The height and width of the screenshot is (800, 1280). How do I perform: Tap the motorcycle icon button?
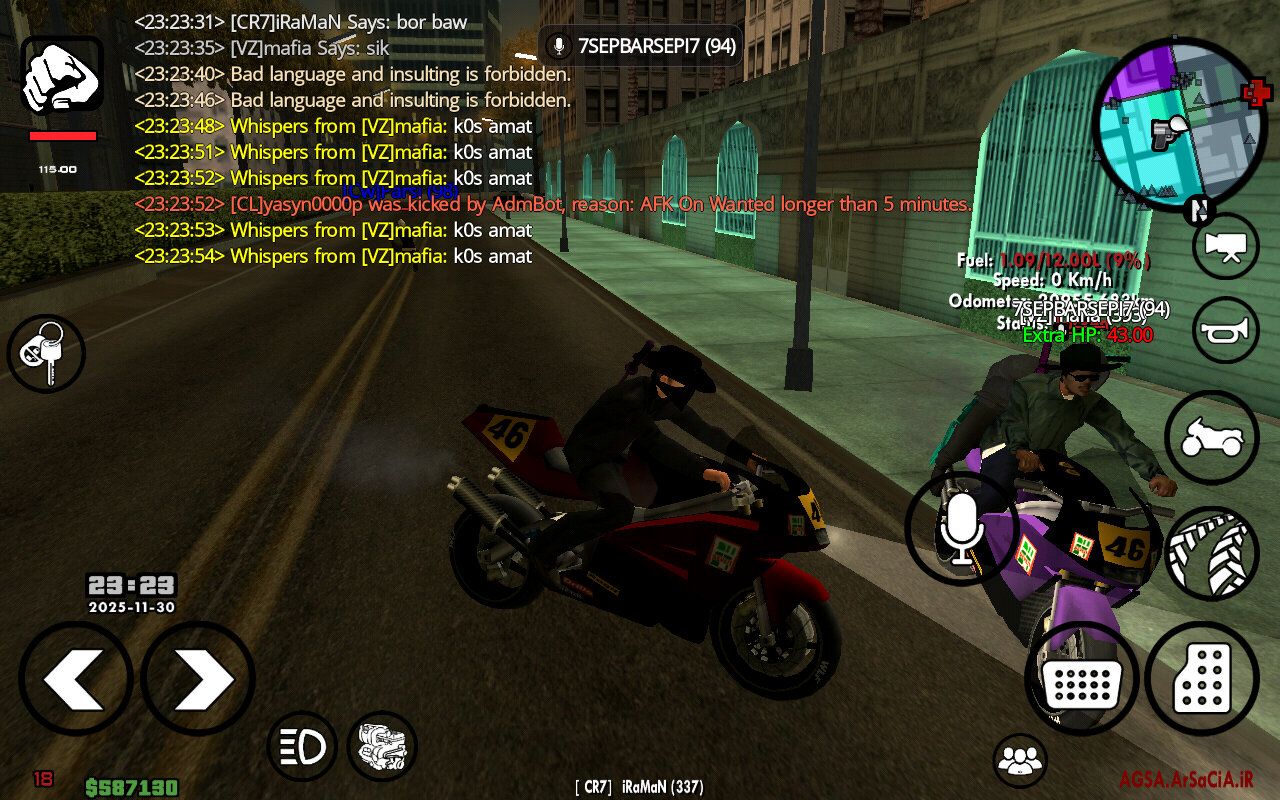point(1211,437)
